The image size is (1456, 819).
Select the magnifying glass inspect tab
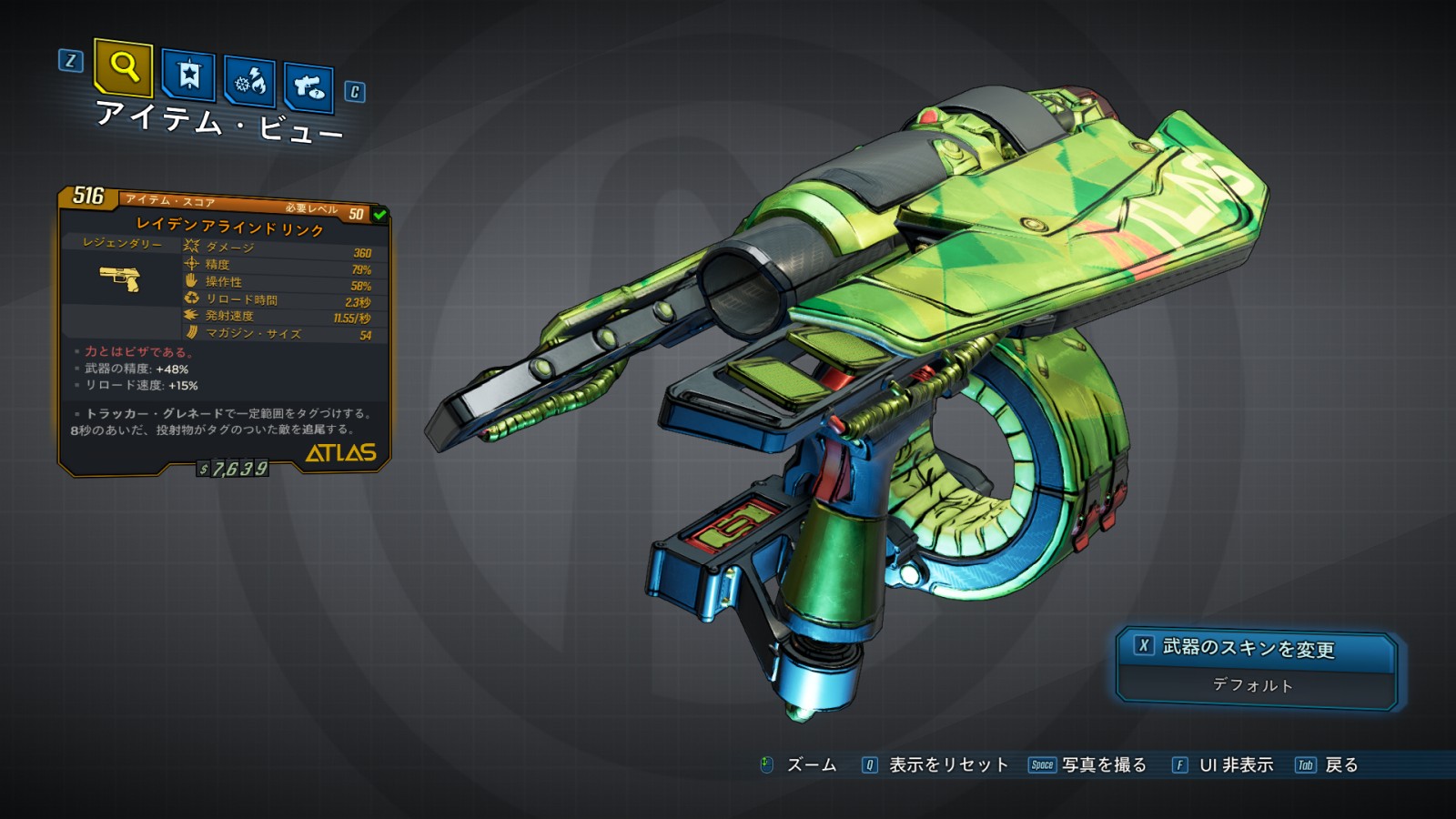coord(124,67)
